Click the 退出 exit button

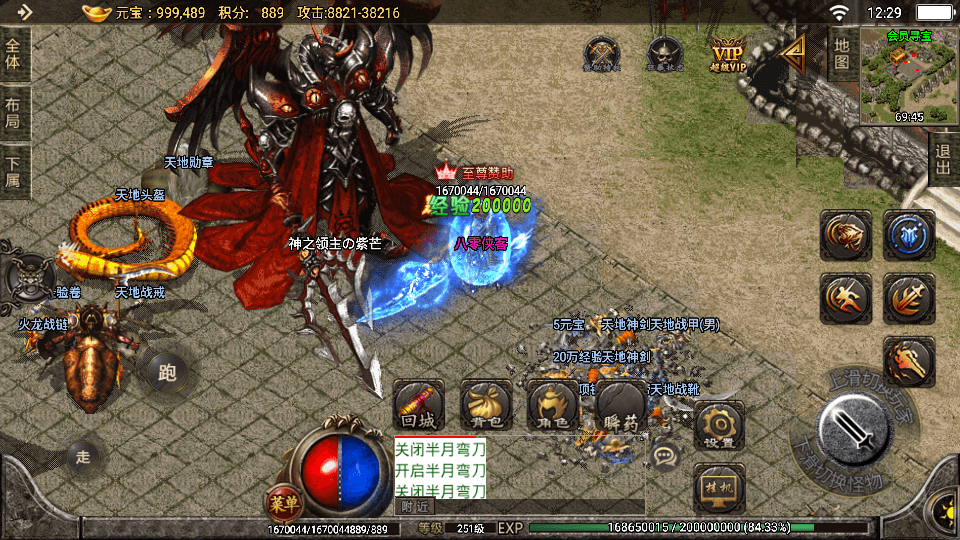942,158
